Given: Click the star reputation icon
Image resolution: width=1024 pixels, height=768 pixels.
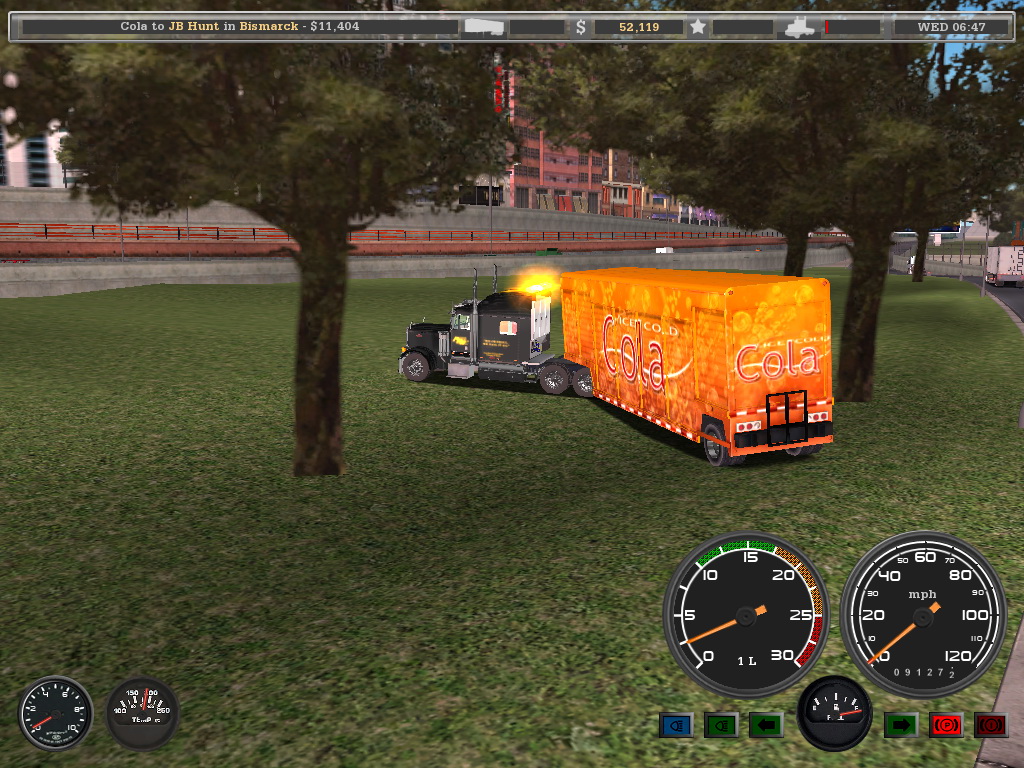Looking at the screenshot, I should pyautogui.click(x=698, y=27).
